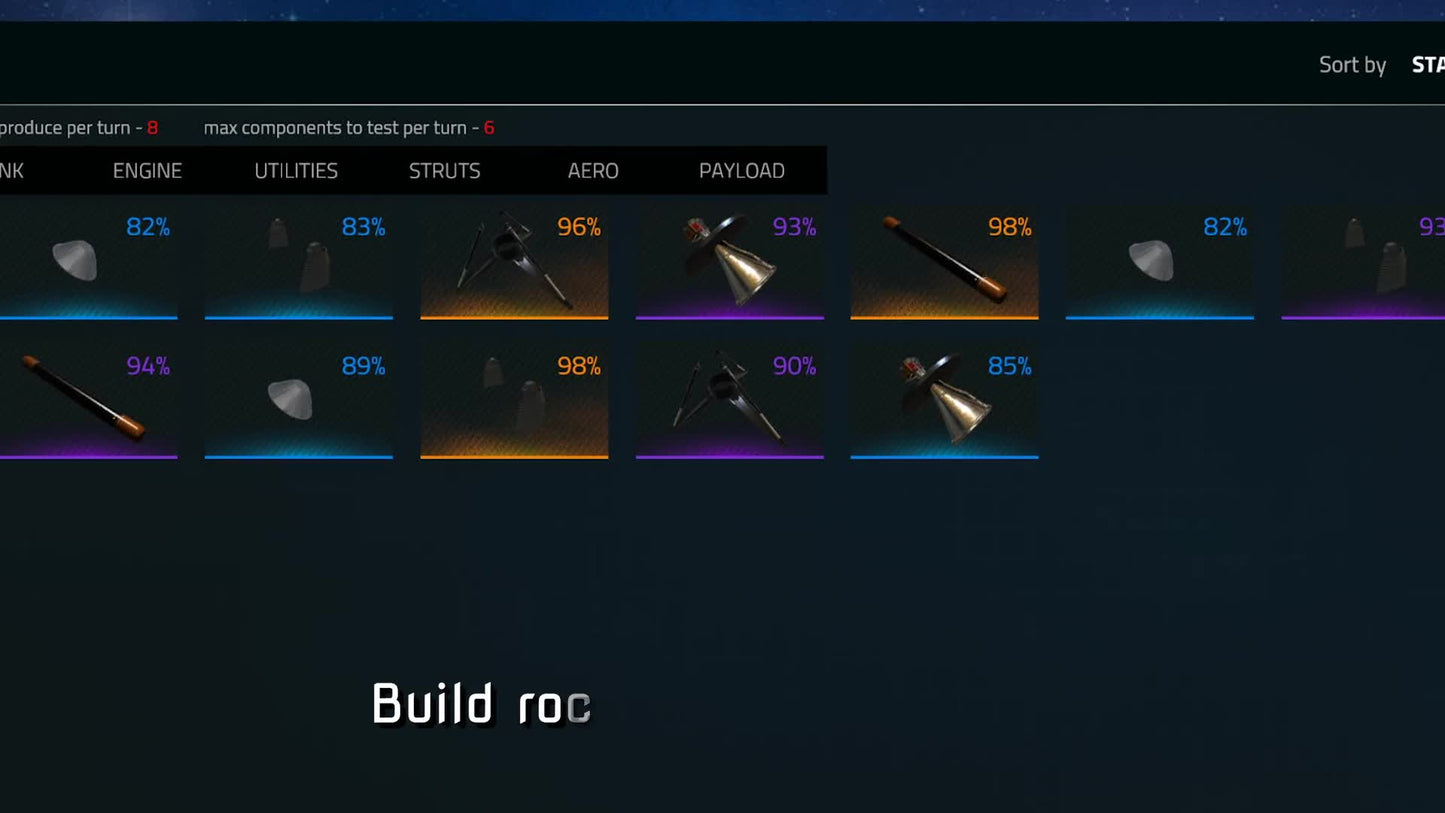Open the Sort by dropdown

click(1352, 64)
